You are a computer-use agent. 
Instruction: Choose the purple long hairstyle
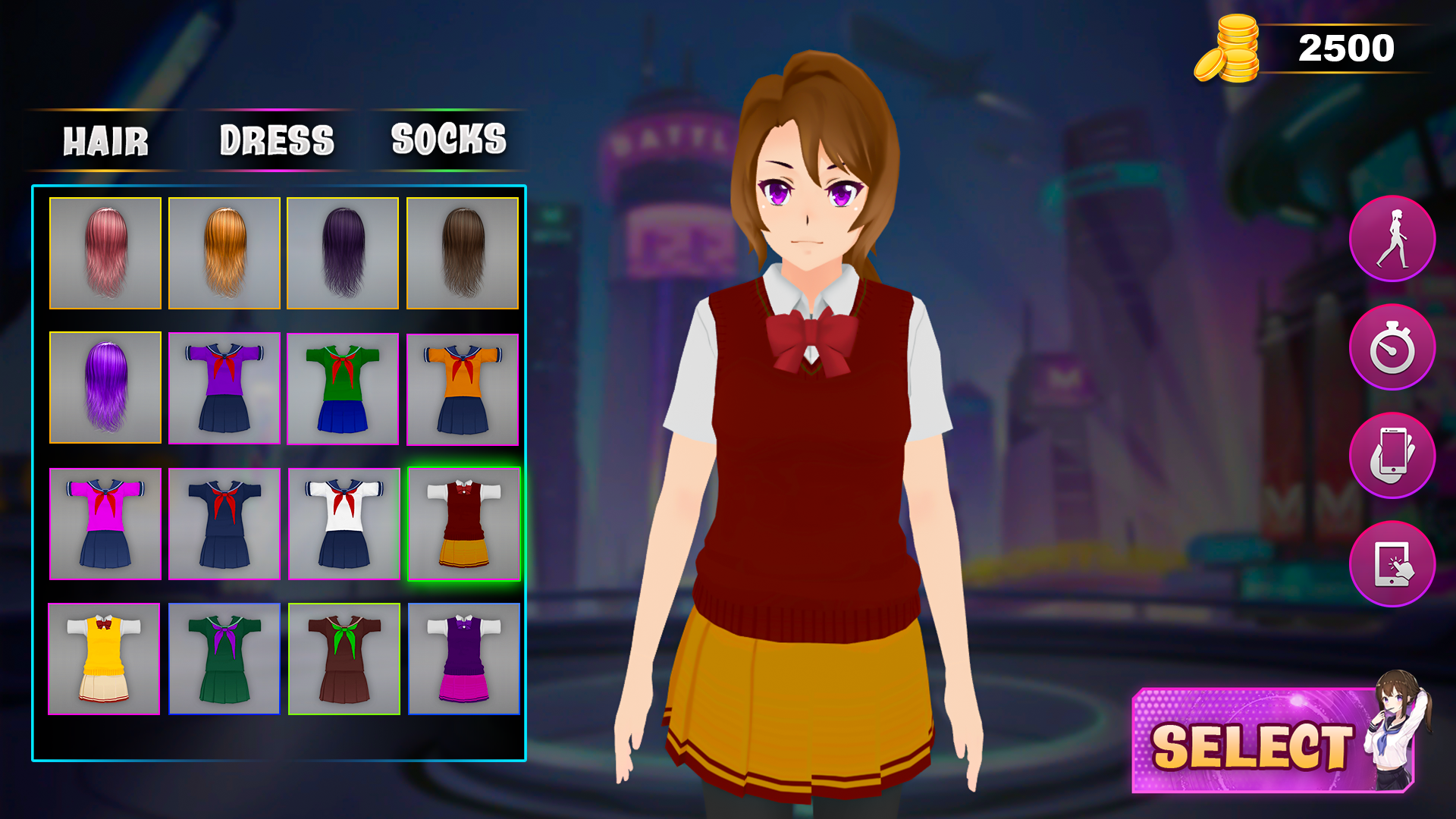pyautogui.click(x=105, y=388)
